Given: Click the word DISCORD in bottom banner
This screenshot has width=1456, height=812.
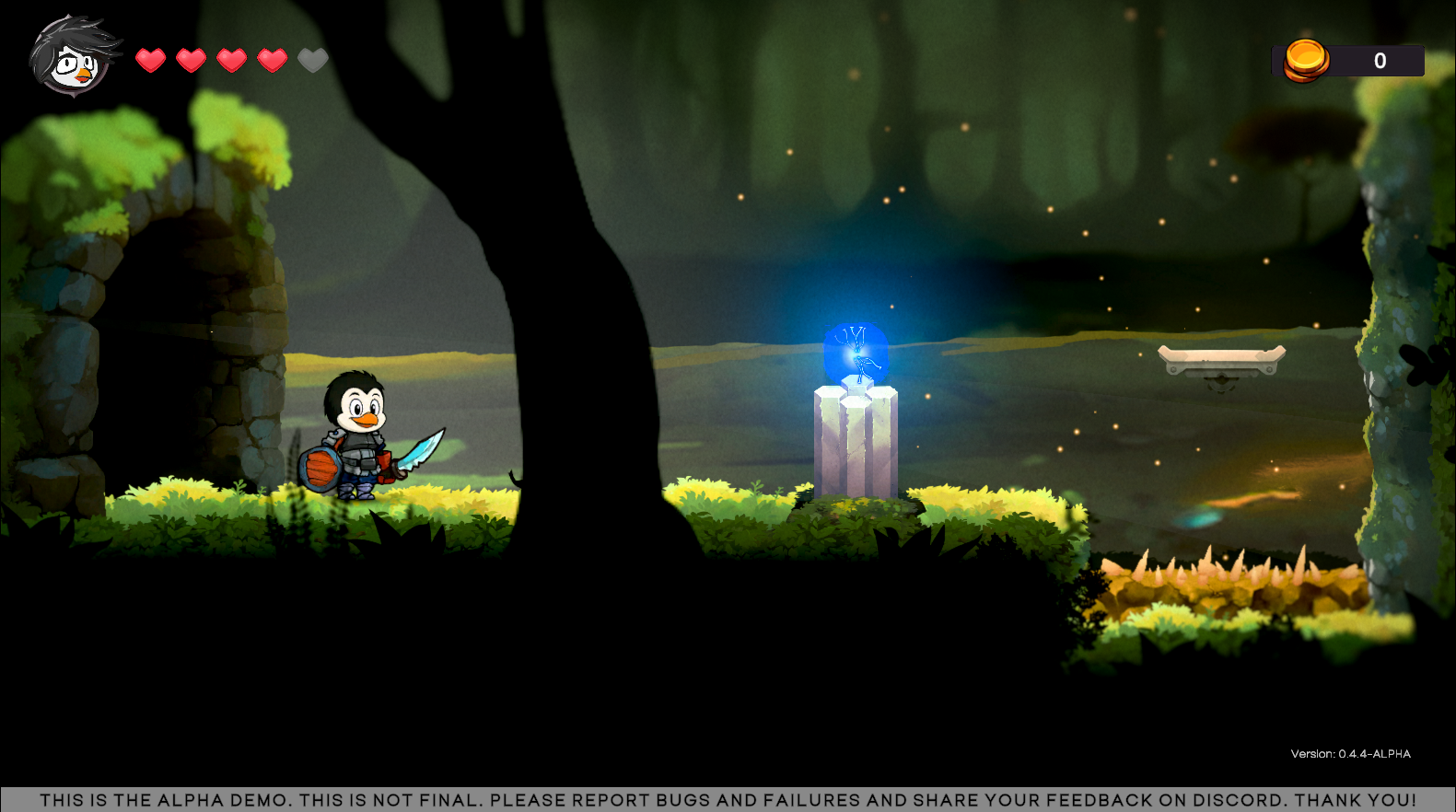Looking at the screenshot, I should [x=1233, y=800].
